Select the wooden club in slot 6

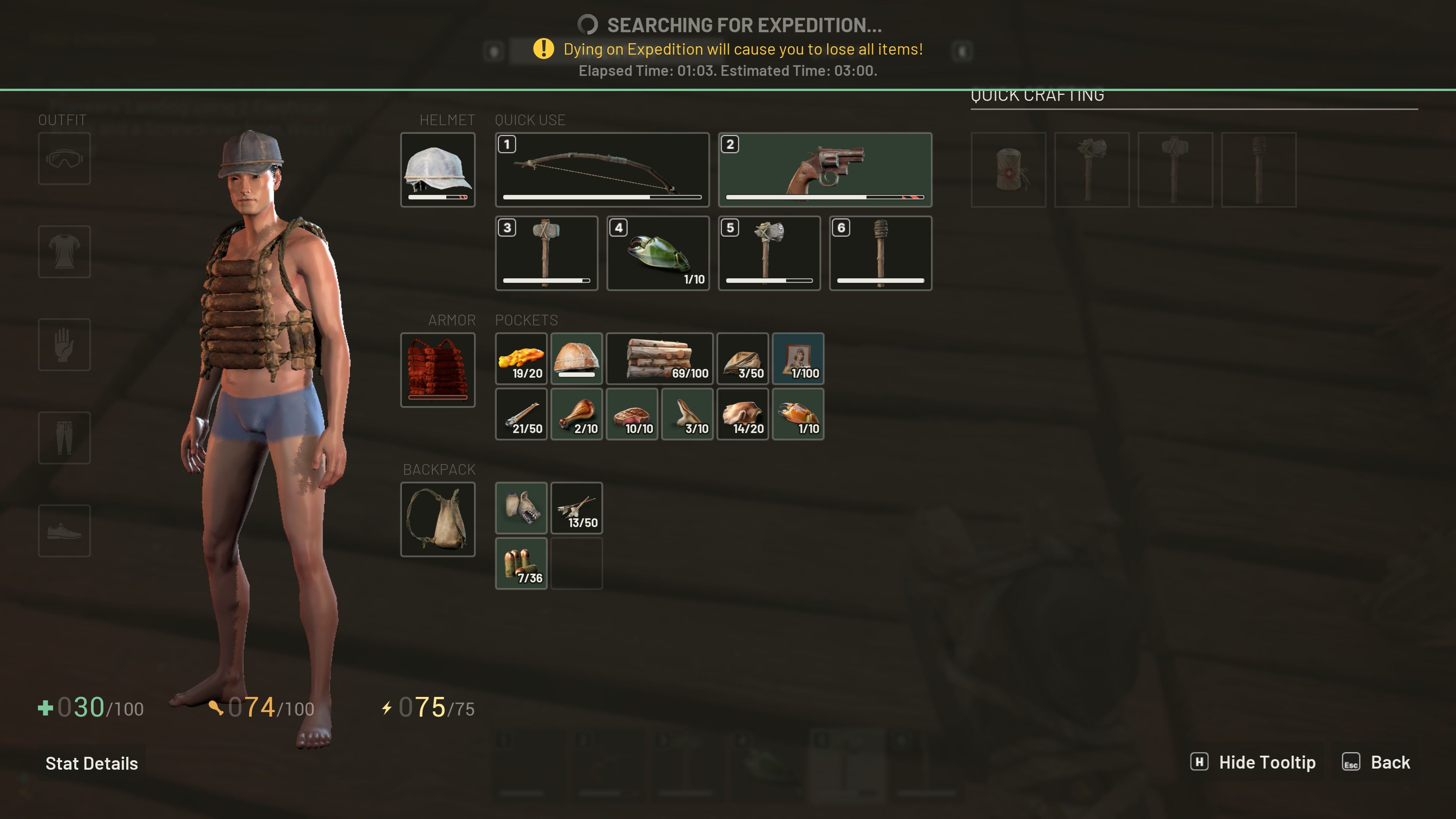pos(880,253)
